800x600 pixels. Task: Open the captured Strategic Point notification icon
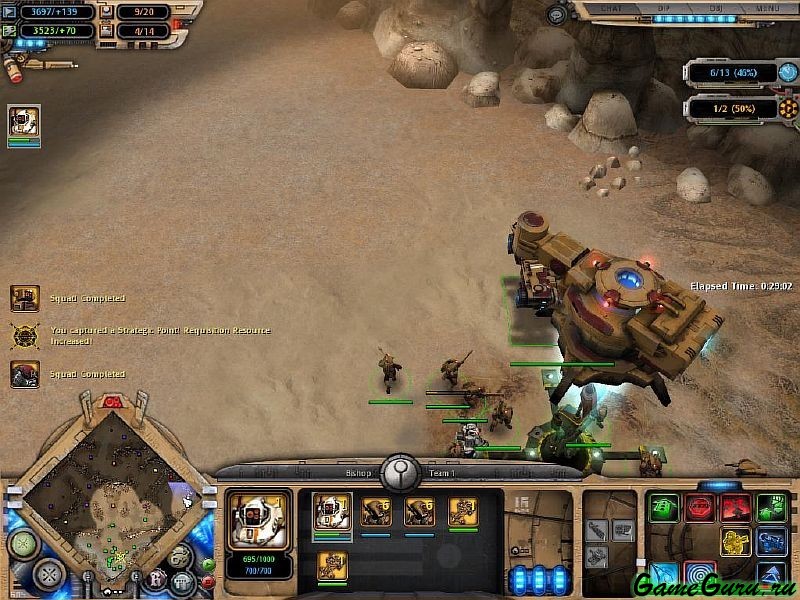pos(25,335)
